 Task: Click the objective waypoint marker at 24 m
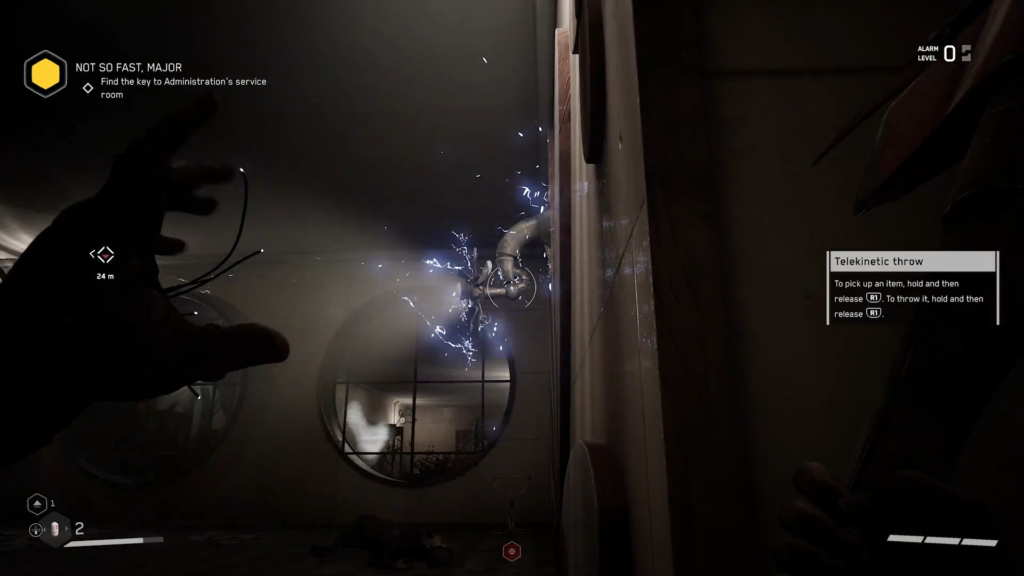[x=104, y=255]
